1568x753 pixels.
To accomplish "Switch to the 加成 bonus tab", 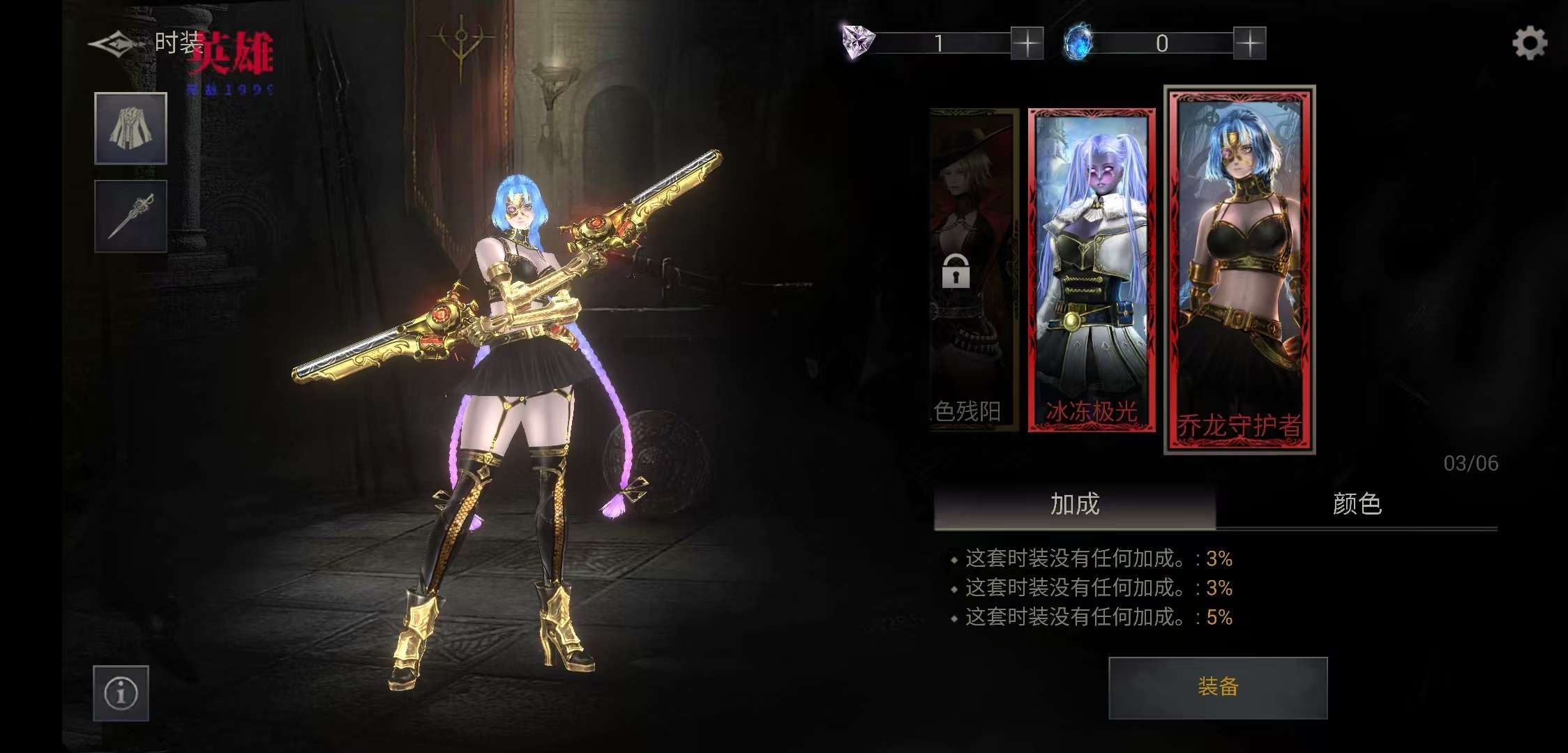I will pos(1075,504).
